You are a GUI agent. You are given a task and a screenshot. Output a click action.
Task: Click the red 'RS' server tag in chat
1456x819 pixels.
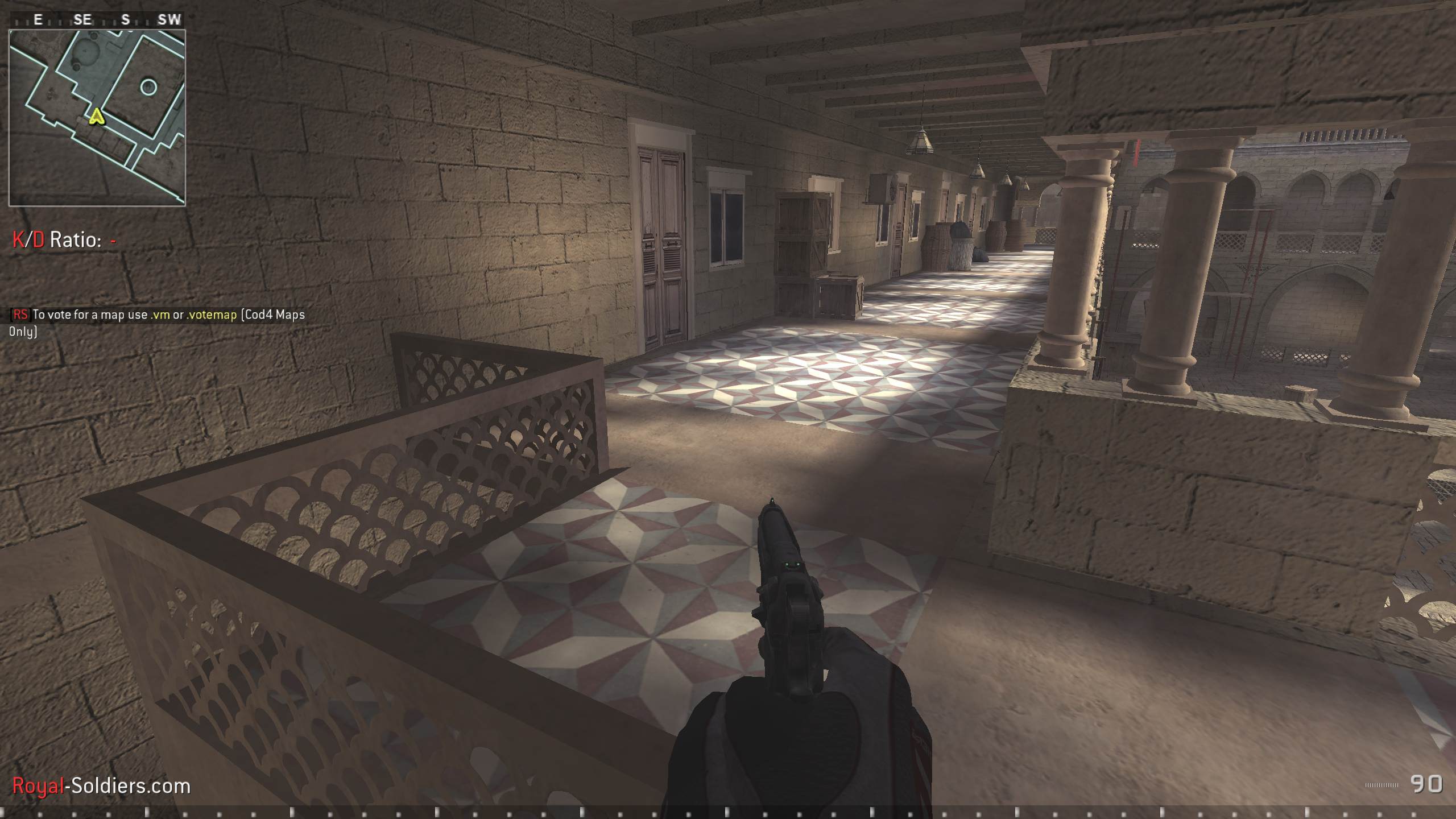(x=20, y=313)
